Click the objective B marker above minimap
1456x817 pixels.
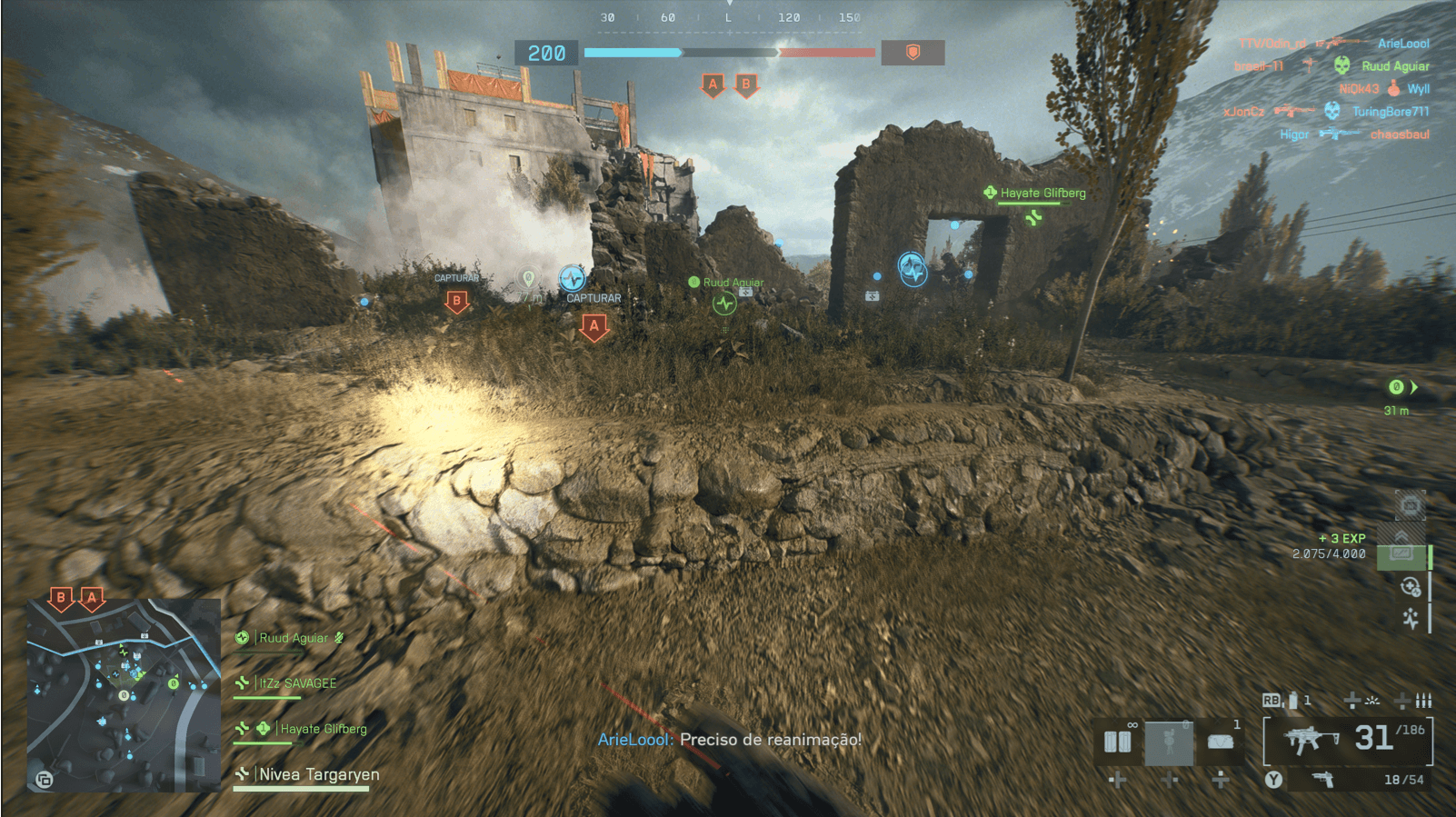[x=61, y=598]
